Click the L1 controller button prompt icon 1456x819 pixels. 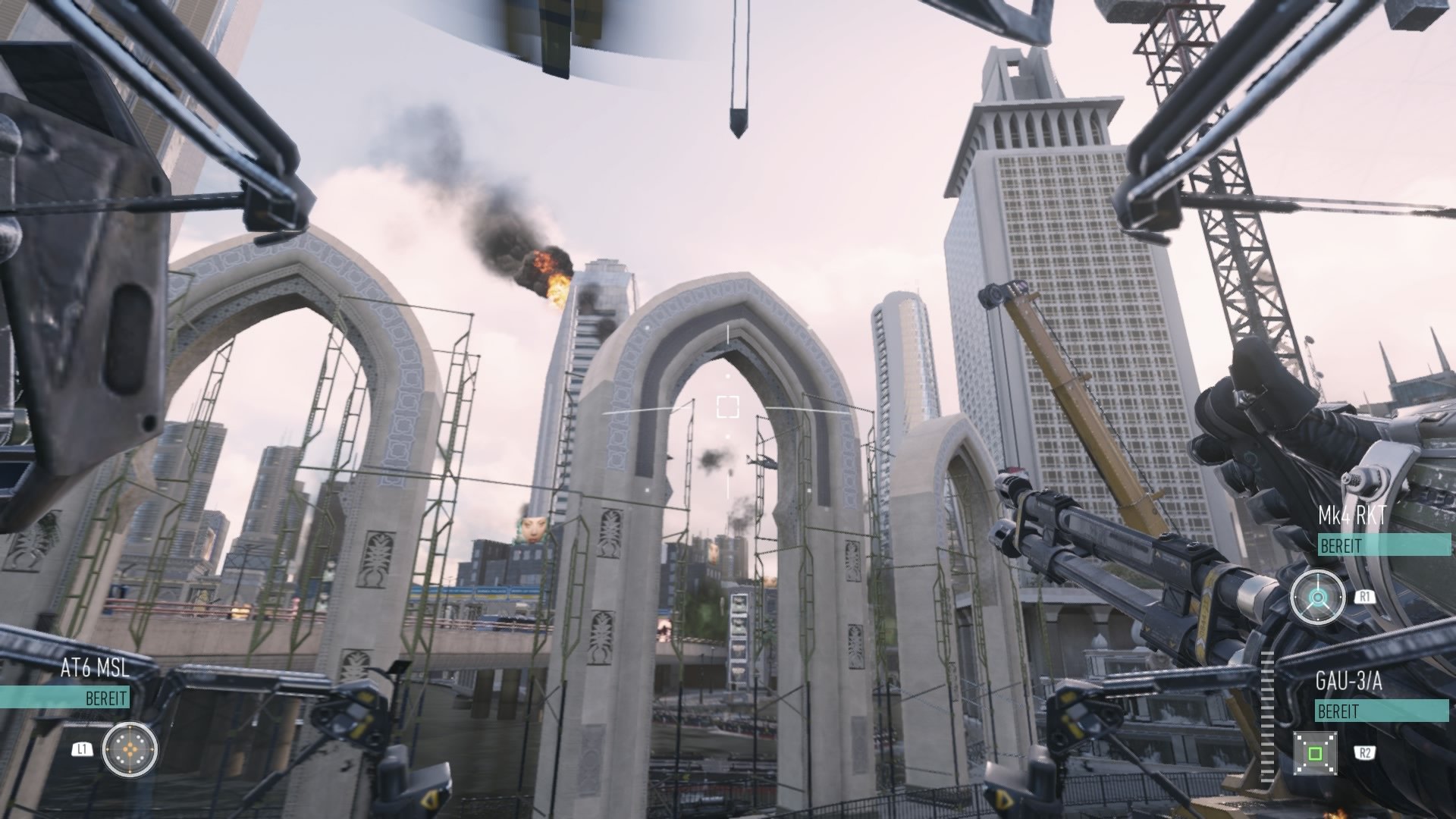point(83,748)
